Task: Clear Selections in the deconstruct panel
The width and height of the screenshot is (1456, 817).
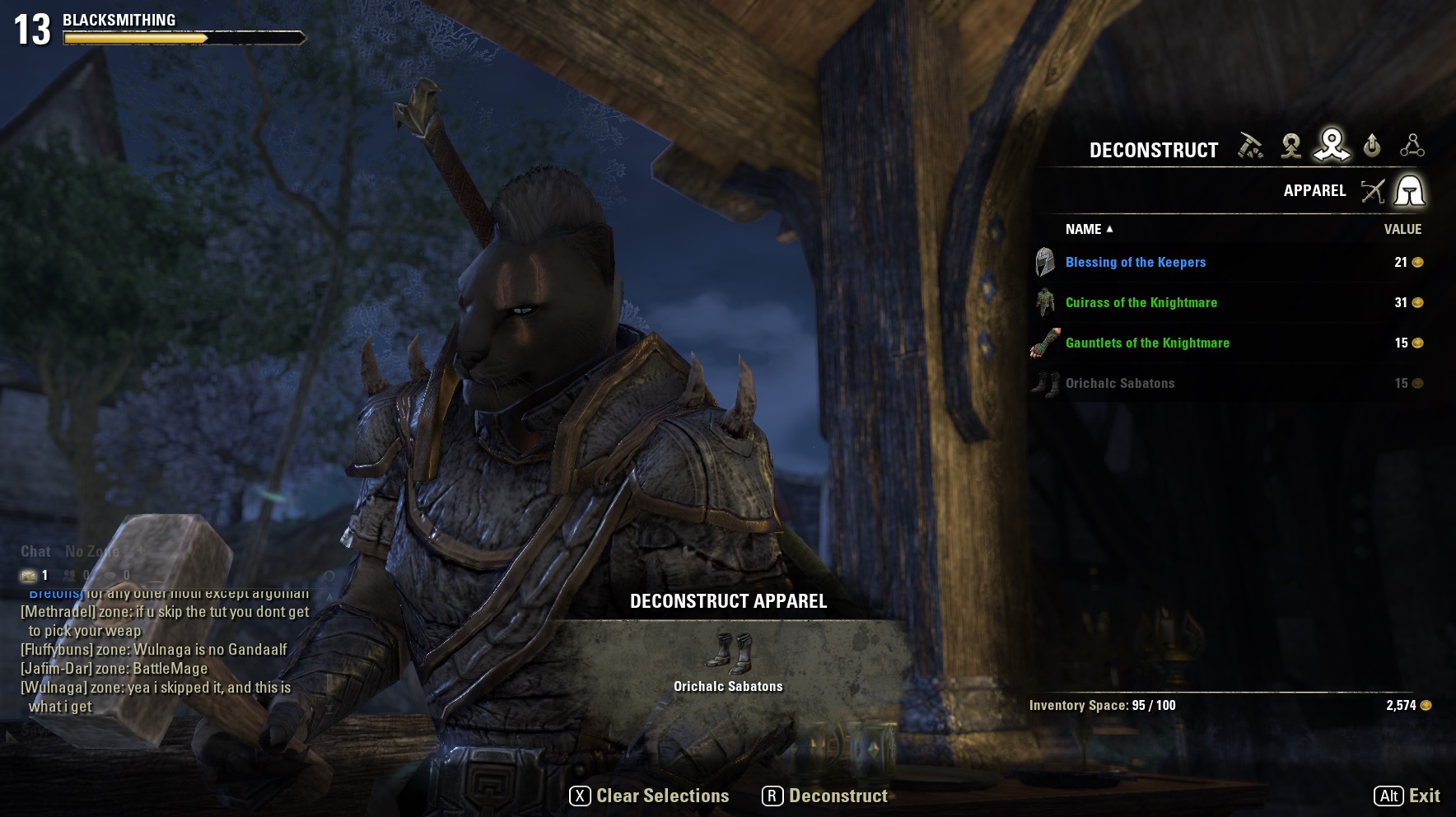Action: coord(650,796)
